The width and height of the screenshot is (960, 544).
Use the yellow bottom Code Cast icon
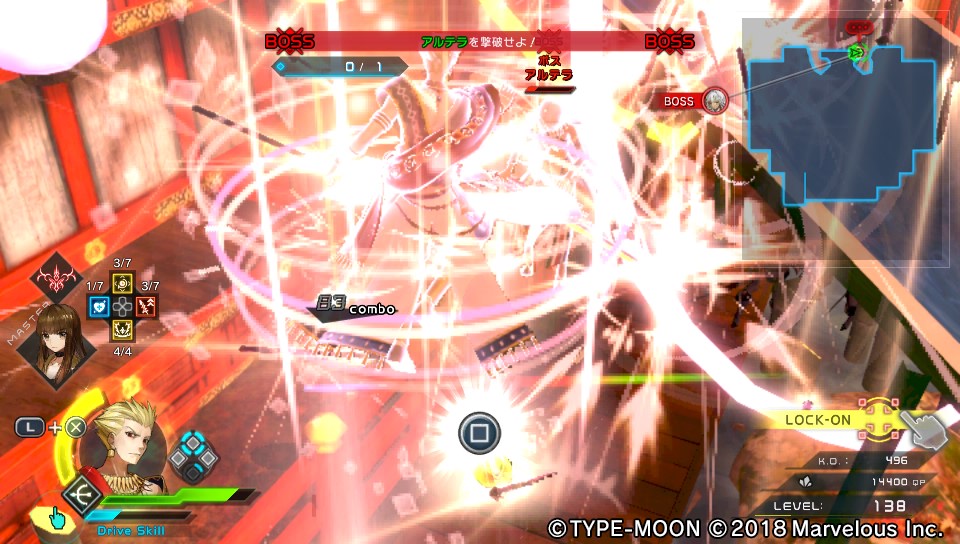tap(122, 331)
